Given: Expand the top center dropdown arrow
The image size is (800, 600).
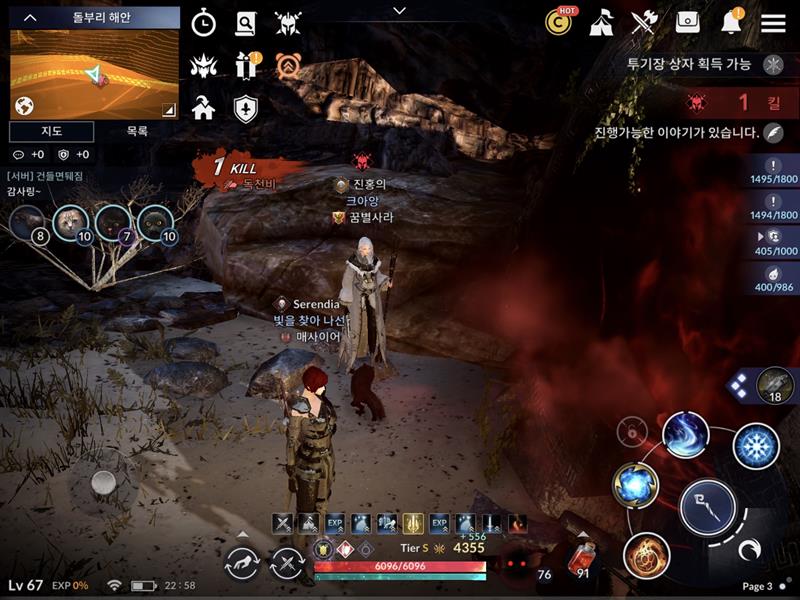Looking at the screenshot, I should tap(400, 11).
